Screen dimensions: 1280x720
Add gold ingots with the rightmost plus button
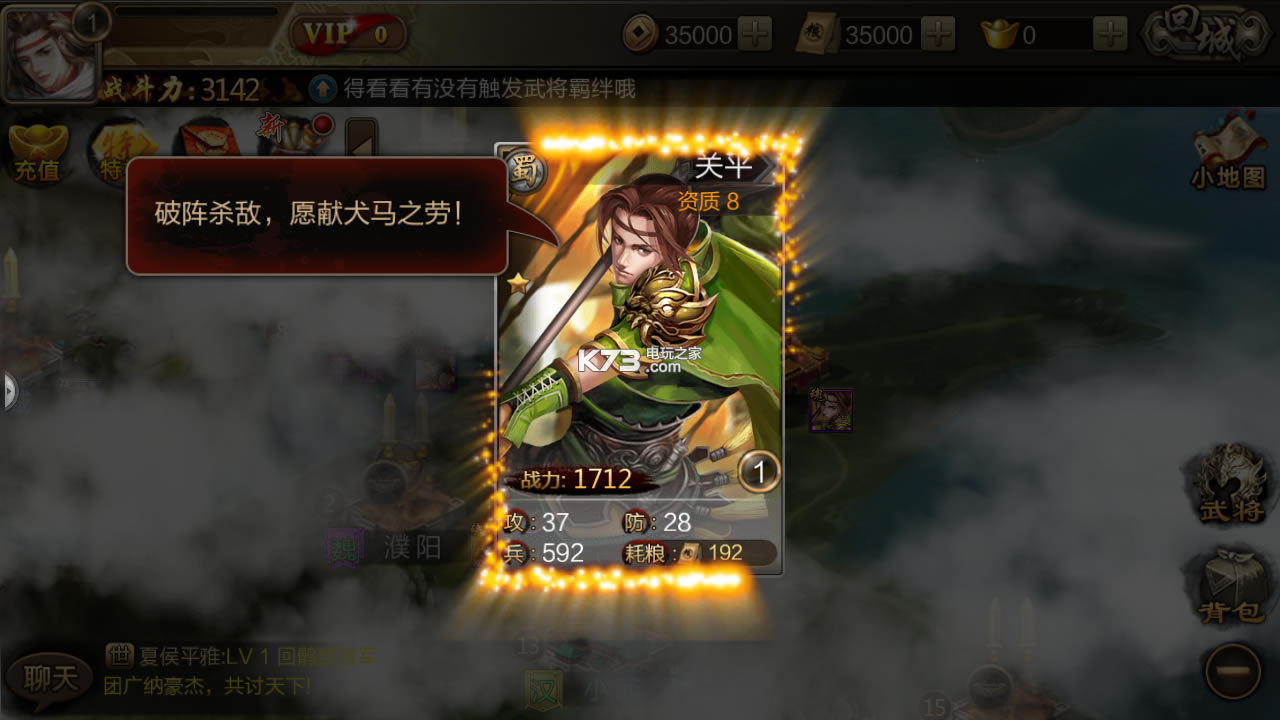point(1110,33)
